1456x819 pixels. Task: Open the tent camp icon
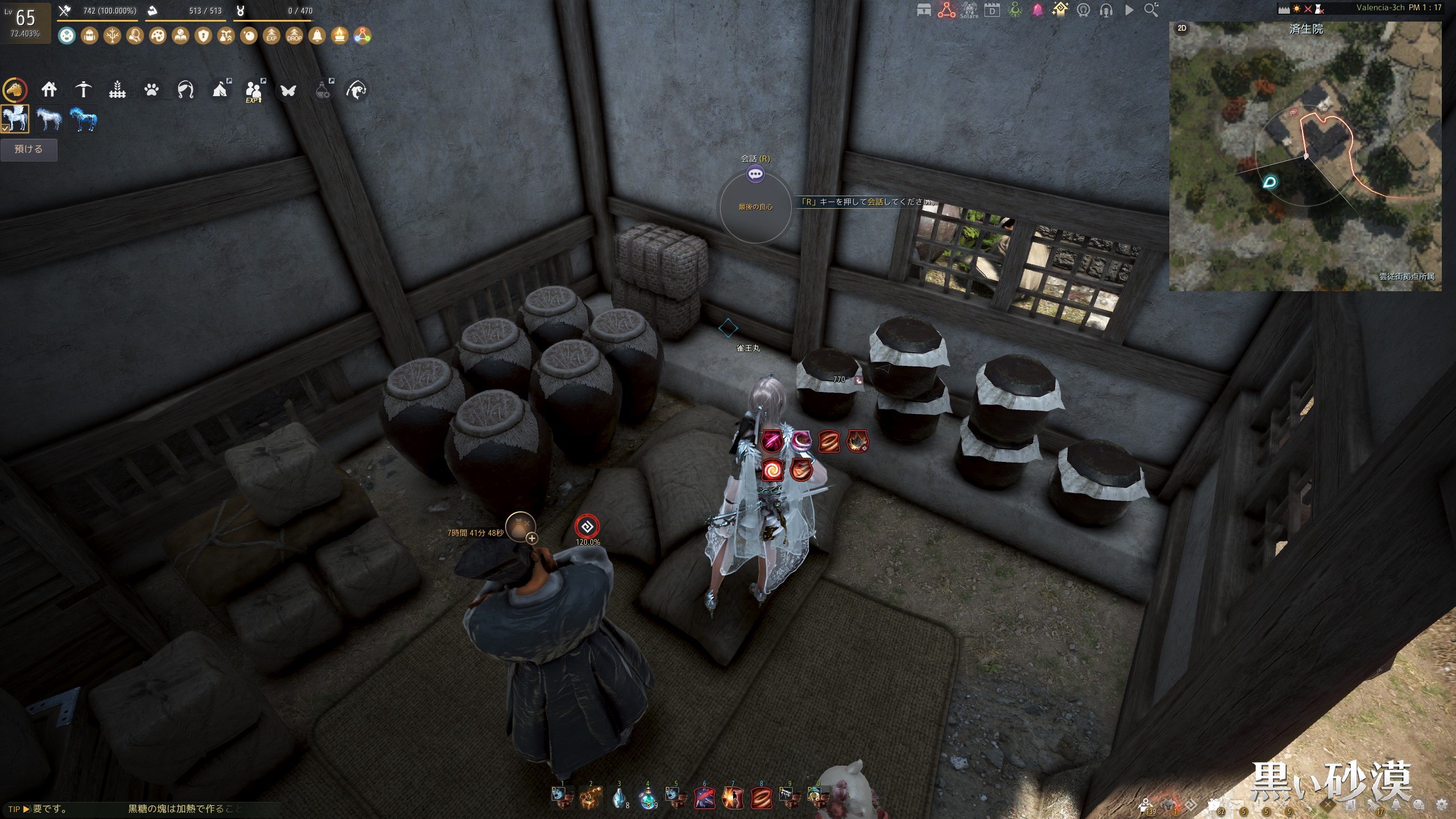(x=220, y=89)
